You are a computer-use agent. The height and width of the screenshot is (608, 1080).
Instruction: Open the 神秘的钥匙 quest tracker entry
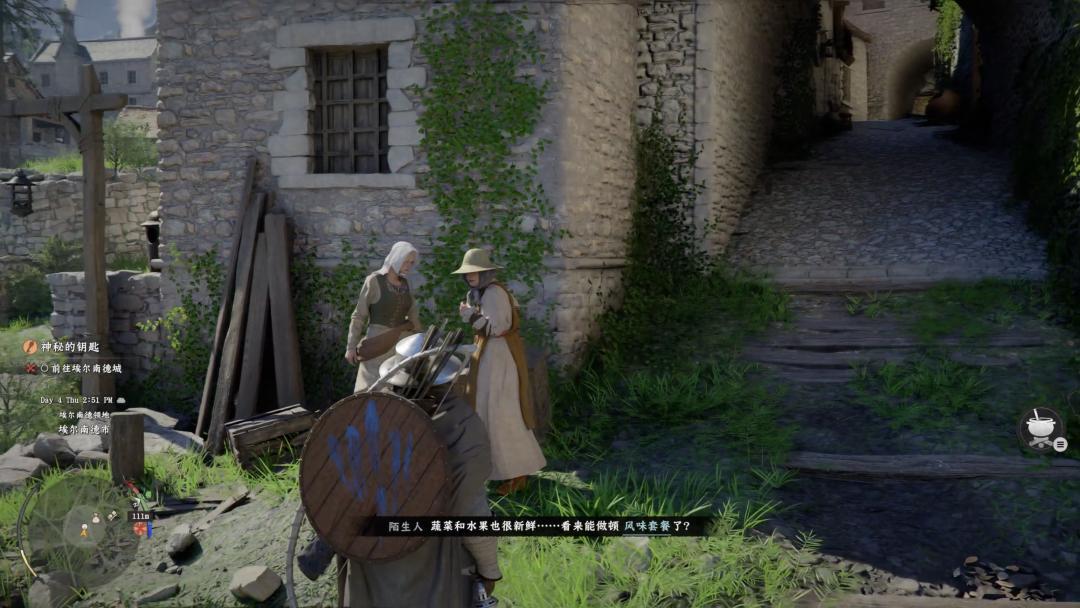[x=69, y=347]
